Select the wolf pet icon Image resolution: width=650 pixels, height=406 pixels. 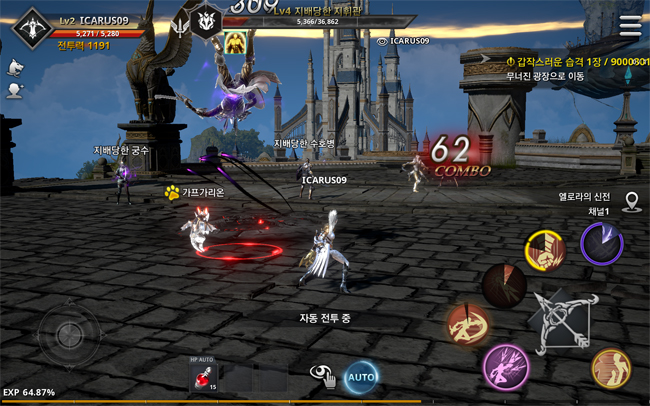pyautogui.click(x=15, y=67)
